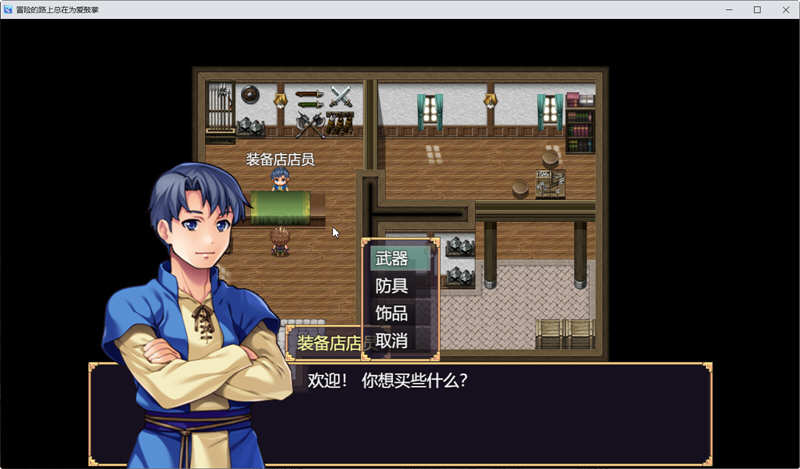
Task: Choose 武器 from the shop menu
Action: tap(399, 259)
